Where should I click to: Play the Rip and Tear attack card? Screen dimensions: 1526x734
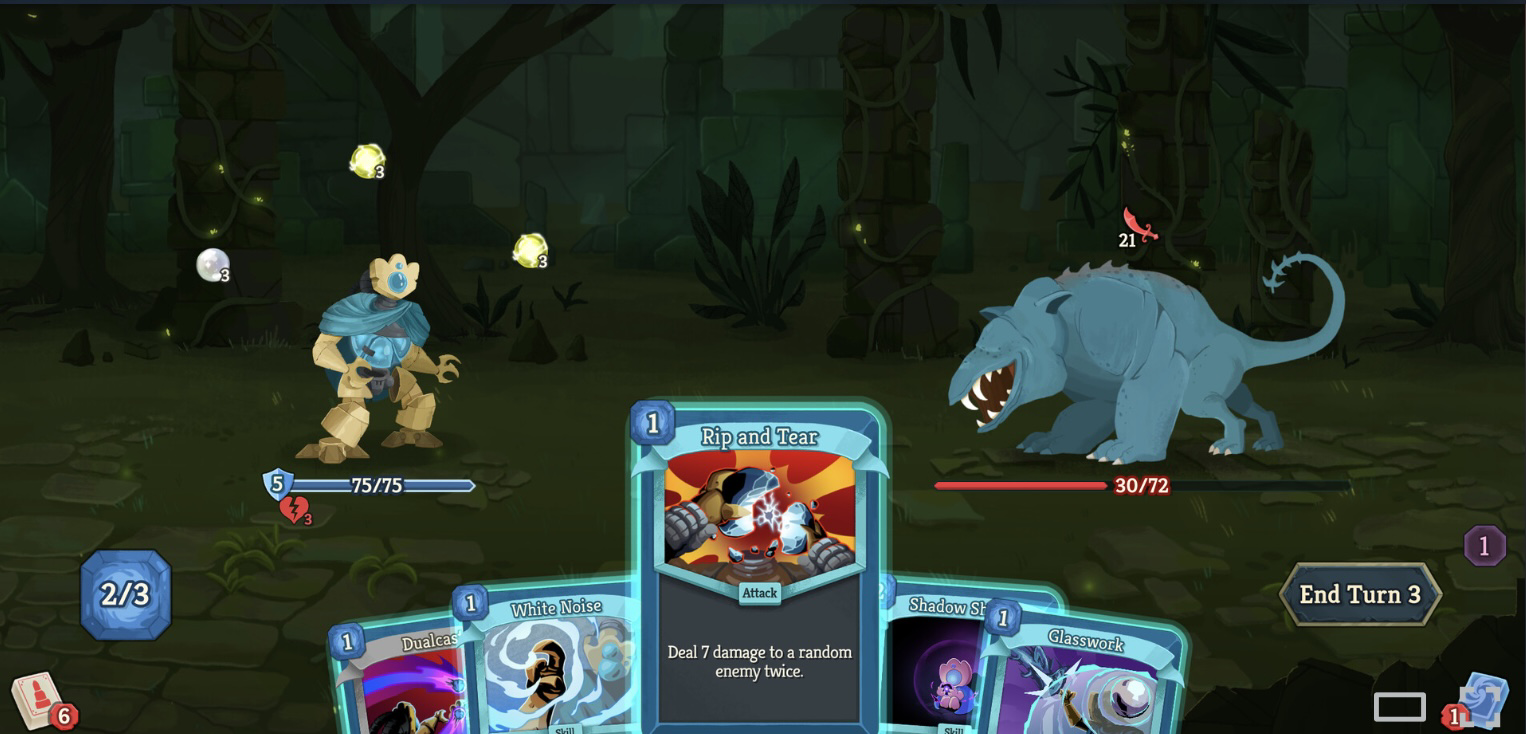759,560
